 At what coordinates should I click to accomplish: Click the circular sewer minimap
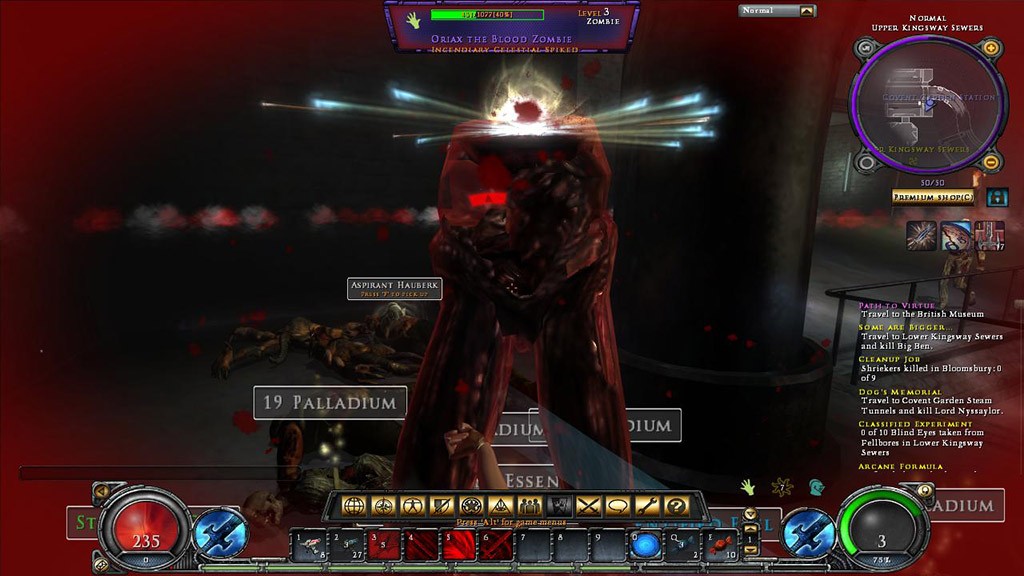[x=928, y=104]
